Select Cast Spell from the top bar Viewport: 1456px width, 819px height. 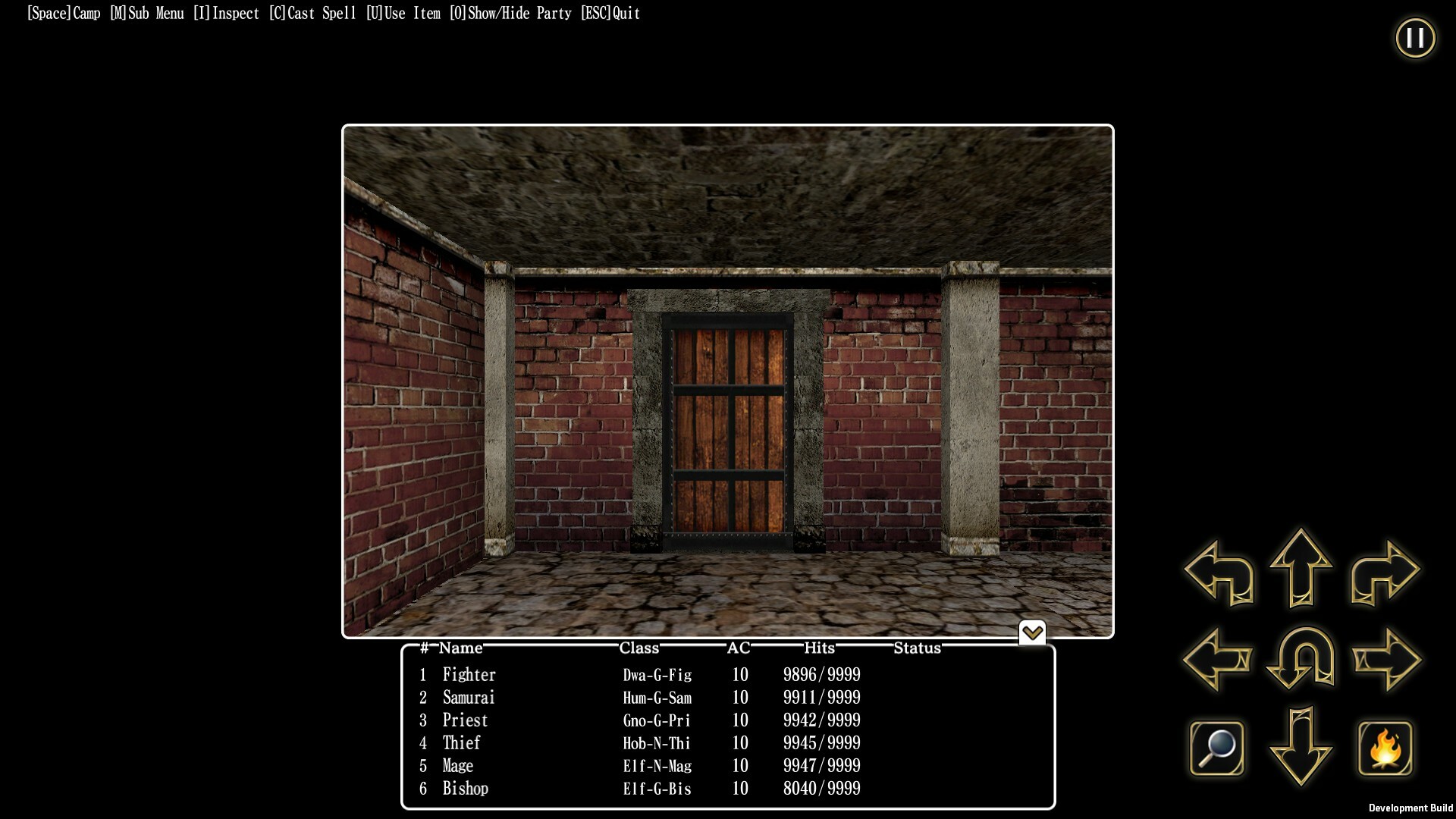312,13
